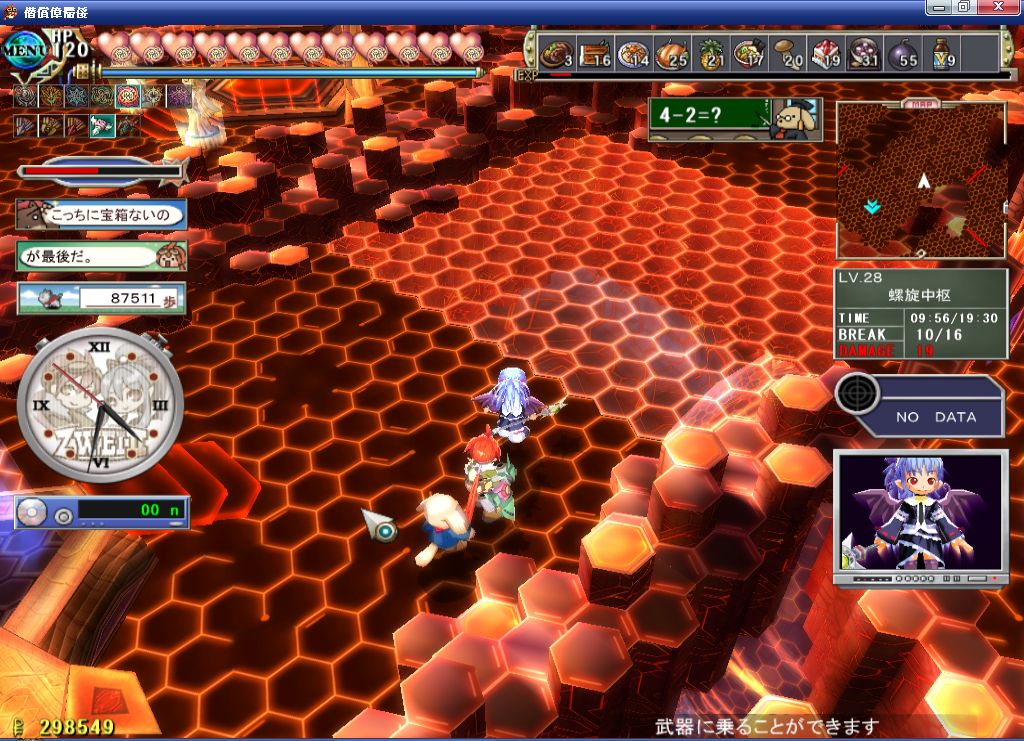Viewport: 1024px width, 741px height.
Task: Open the 4-2=? blackboard quiz widget
Action: [734, 118]
